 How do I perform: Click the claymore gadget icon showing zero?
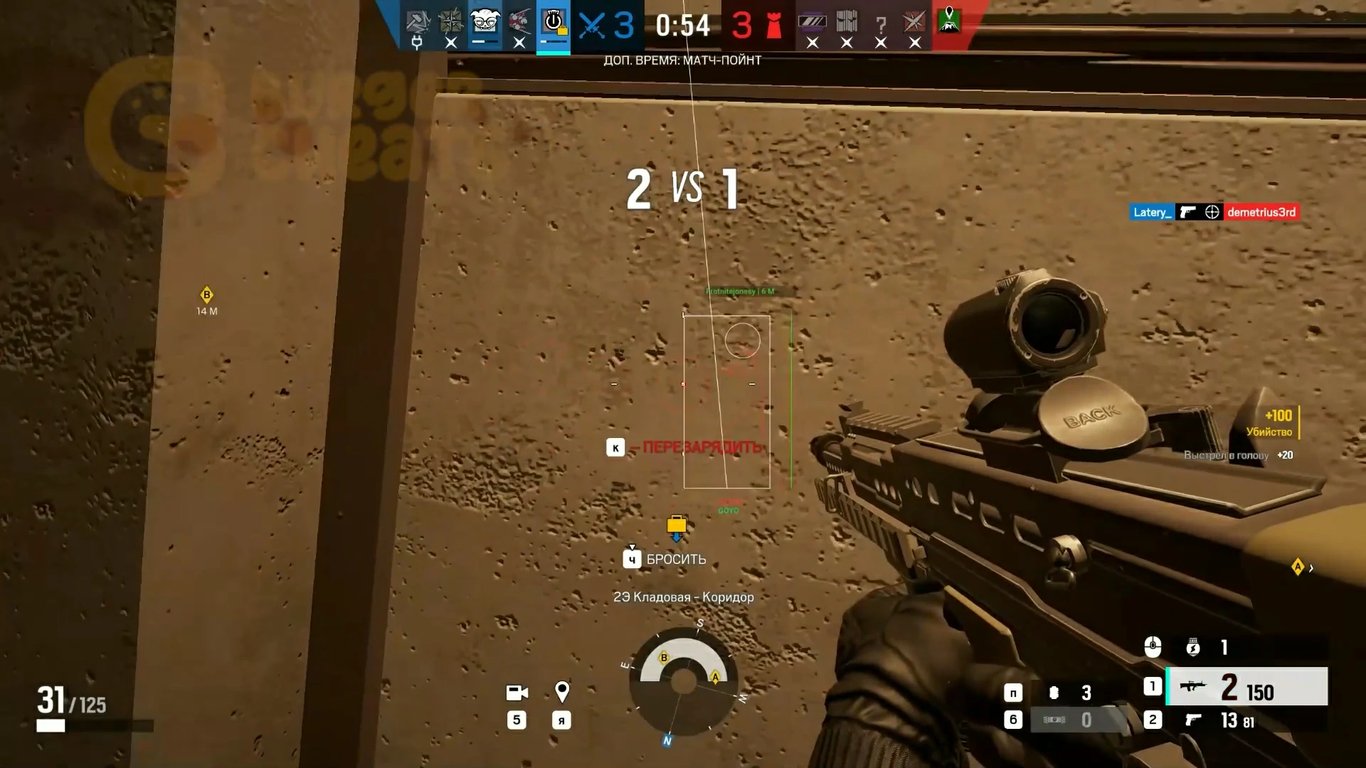1055,719
